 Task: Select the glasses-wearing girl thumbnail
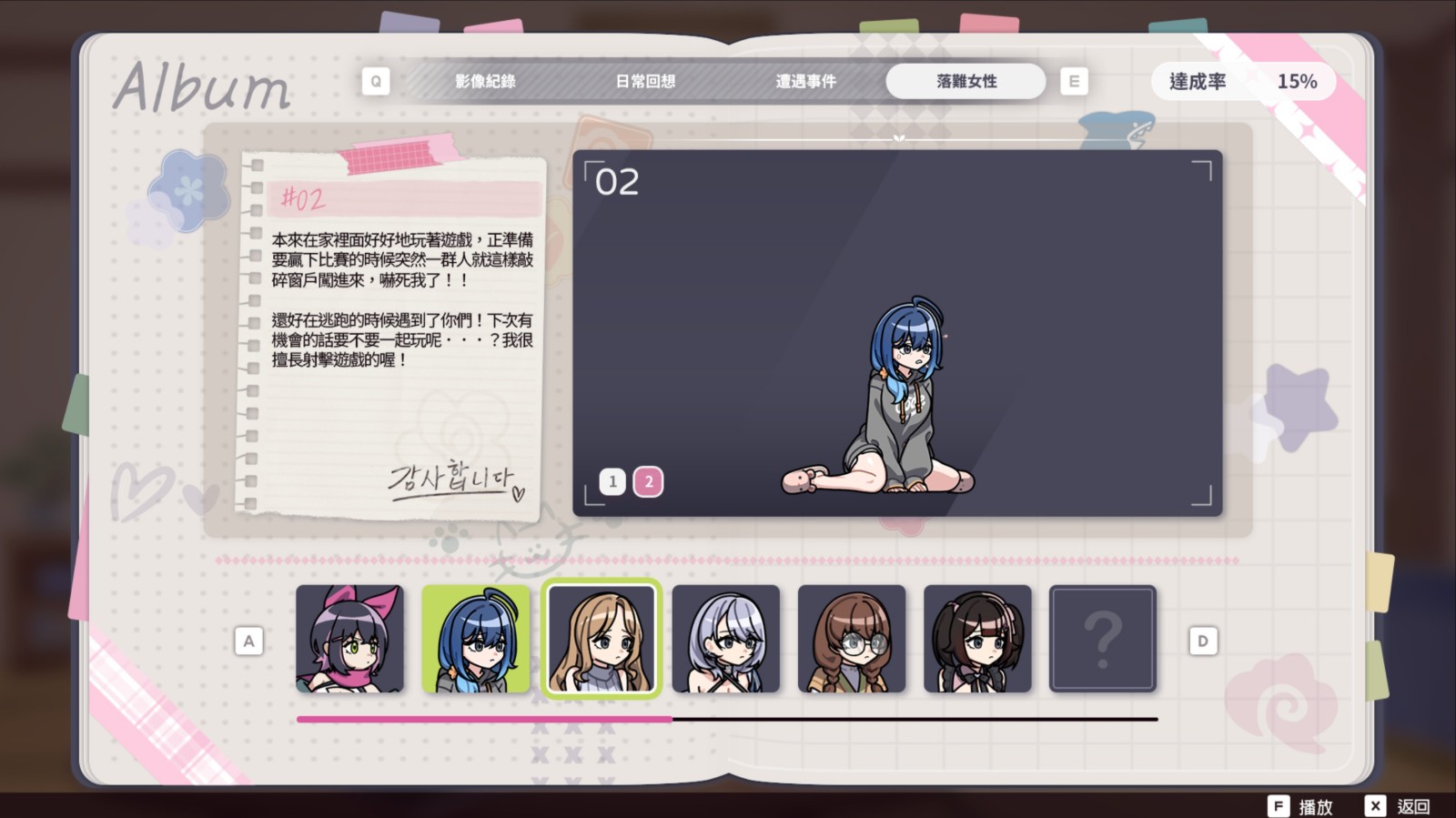[853, 638]
